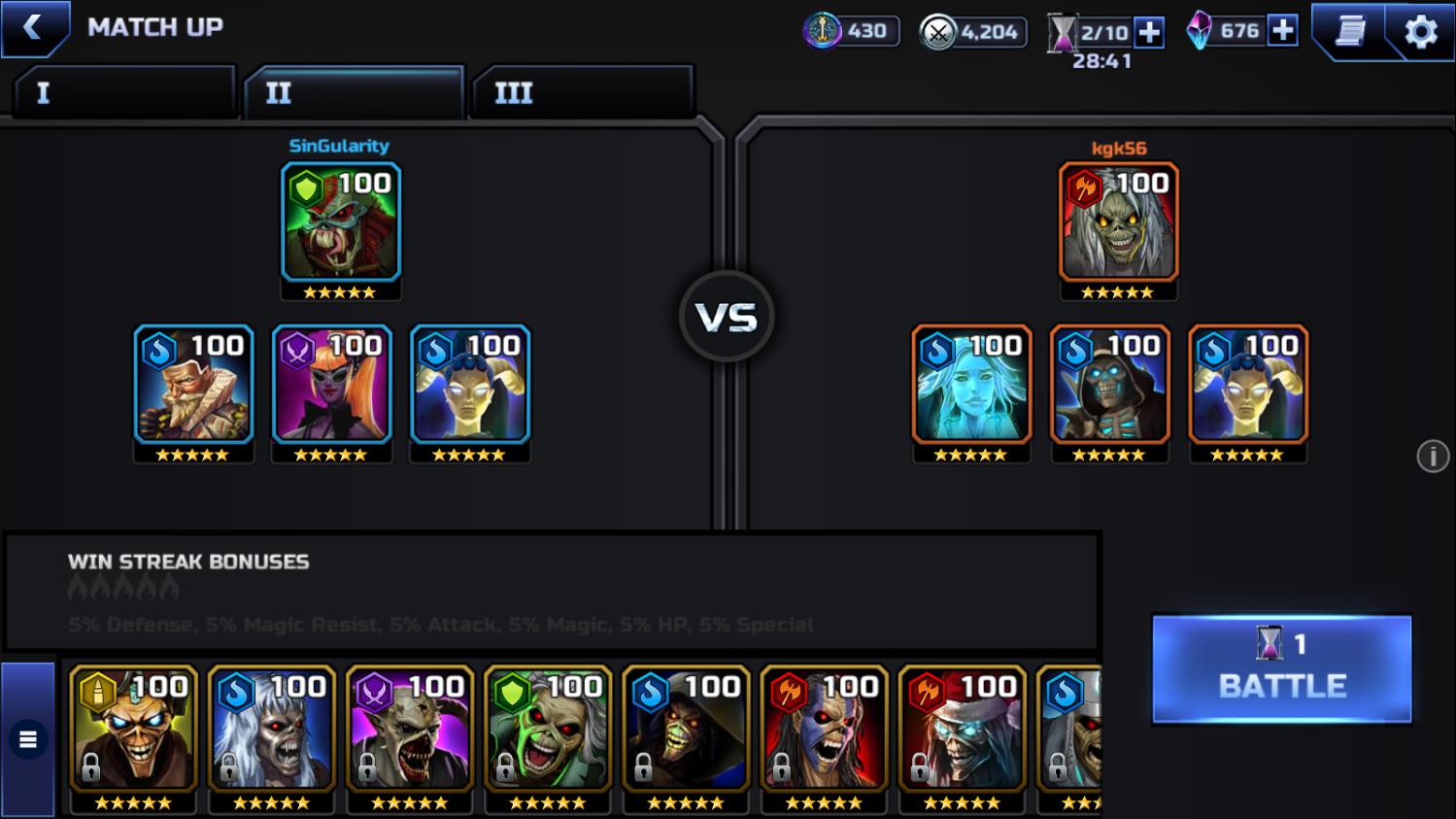Open the settings gear menu

(x=1420, y=32)
